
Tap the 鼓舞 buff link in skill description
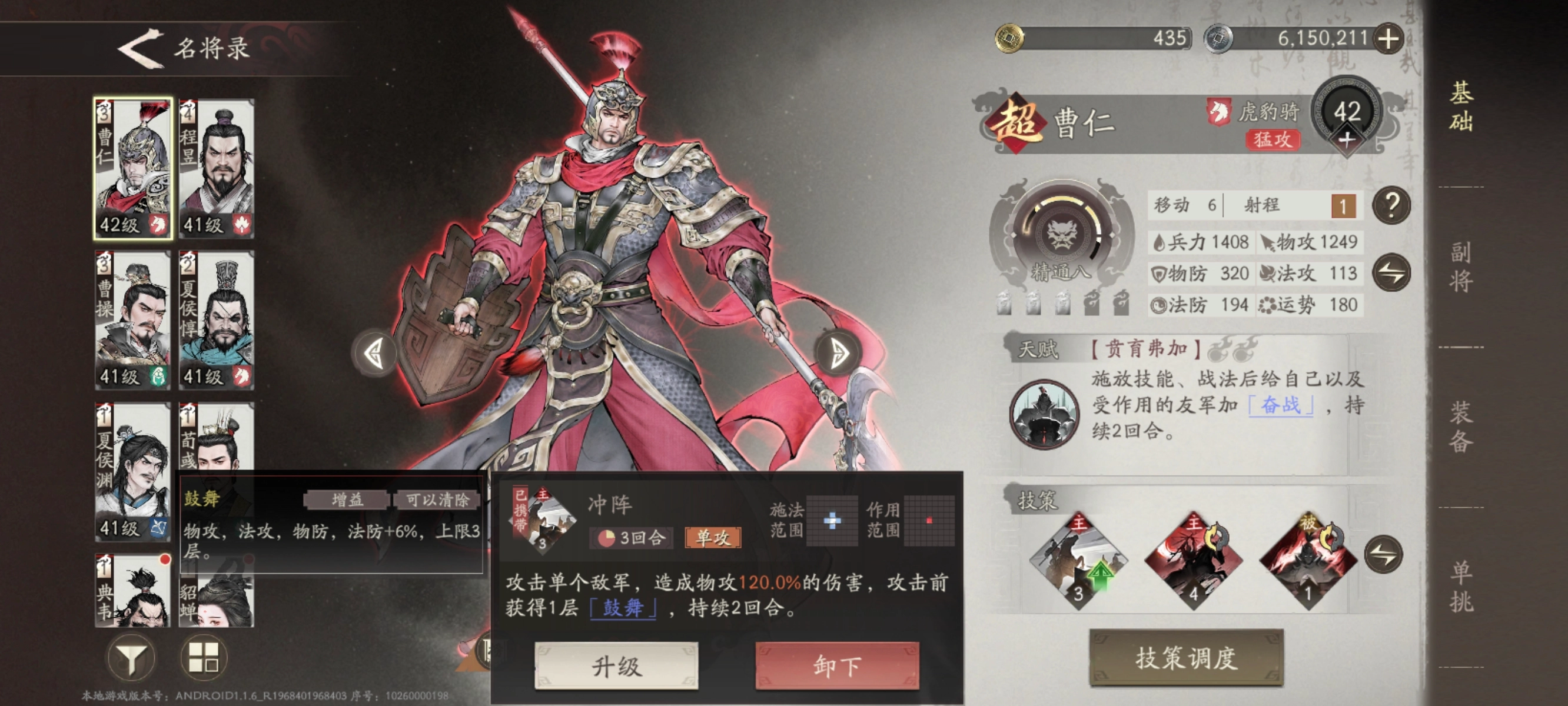coord(623,608)
